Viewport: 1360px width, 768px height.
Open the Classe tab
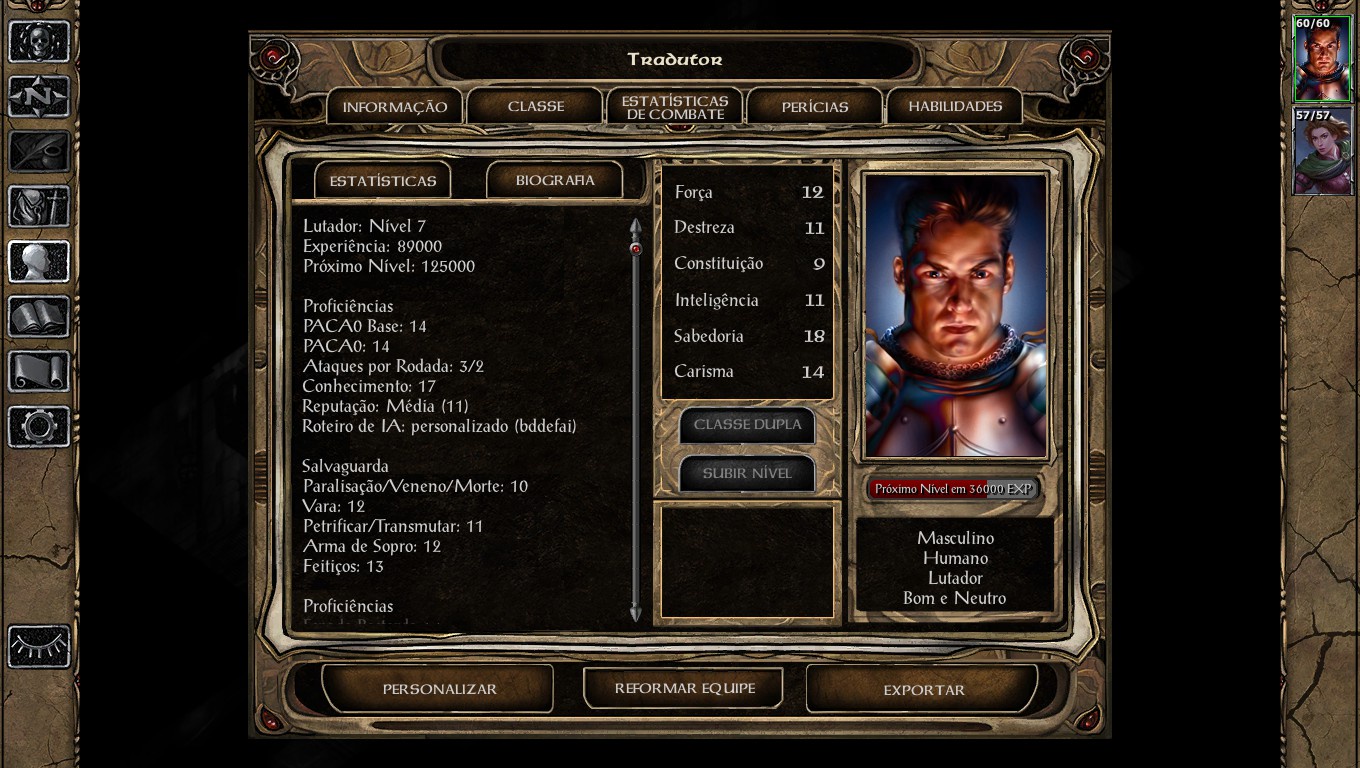click(536, 106)
